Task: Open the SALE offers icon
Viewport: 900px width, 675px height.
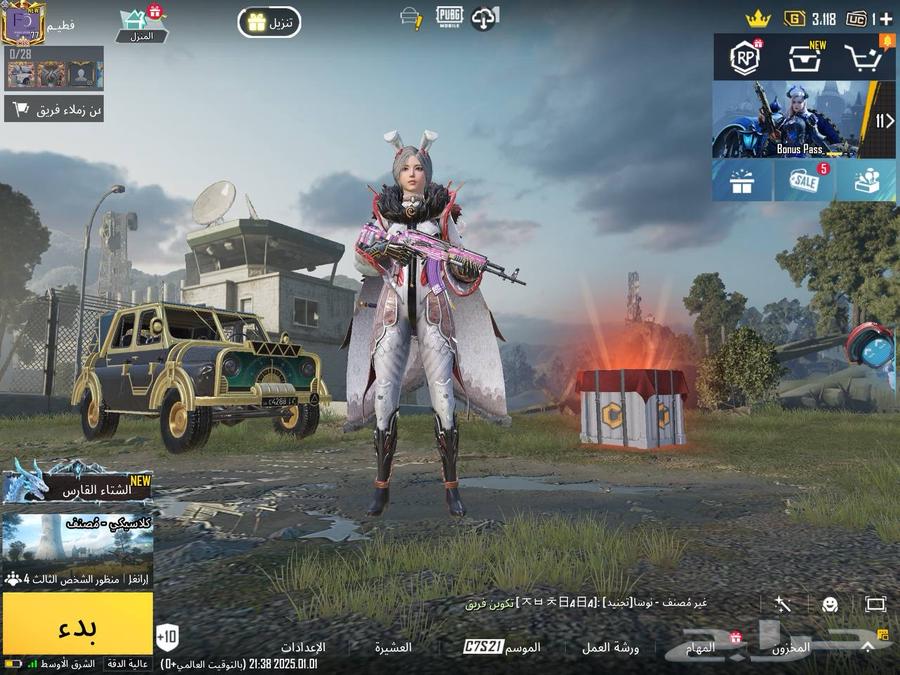Action: tap(803, 181)
